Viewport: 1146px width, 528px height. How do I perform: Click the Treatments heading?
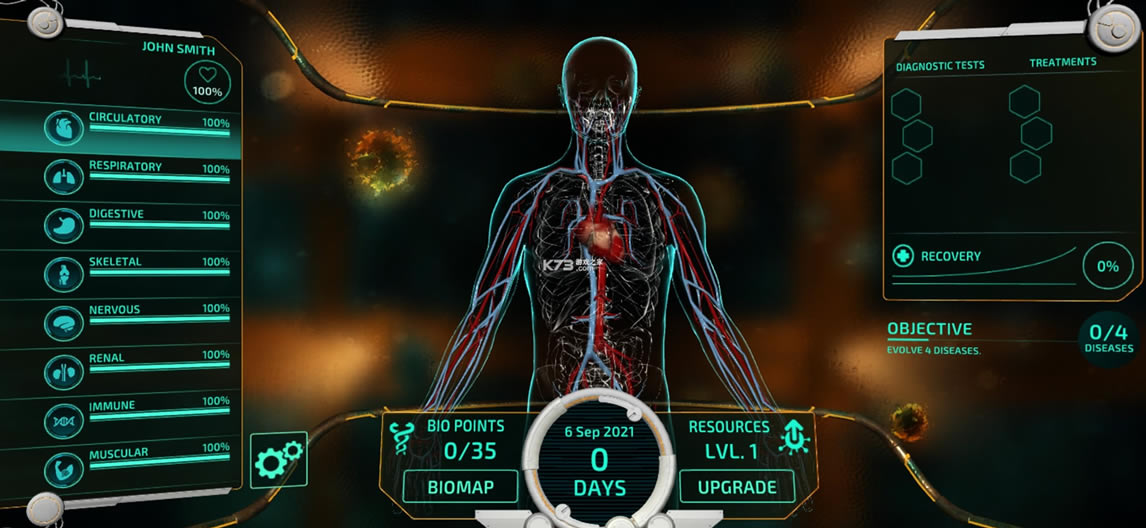[x=1063, y=62]
